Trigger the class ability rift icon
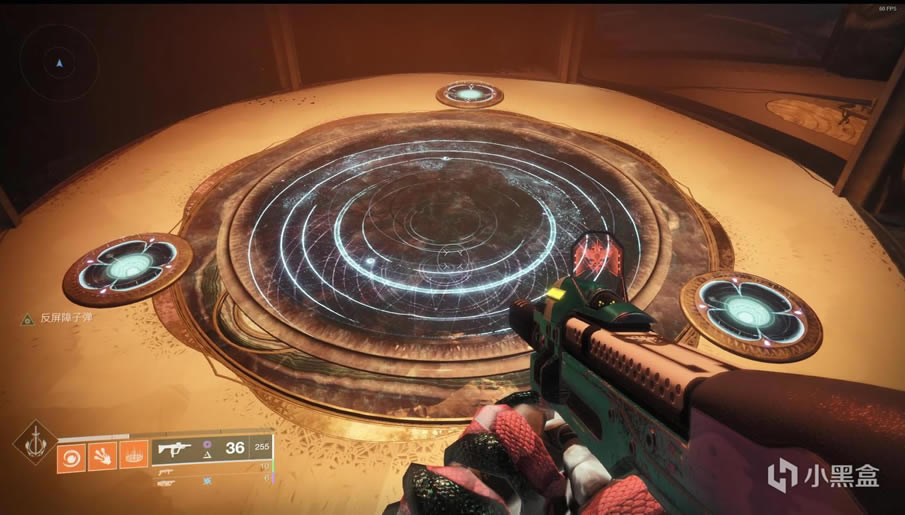 133,455
